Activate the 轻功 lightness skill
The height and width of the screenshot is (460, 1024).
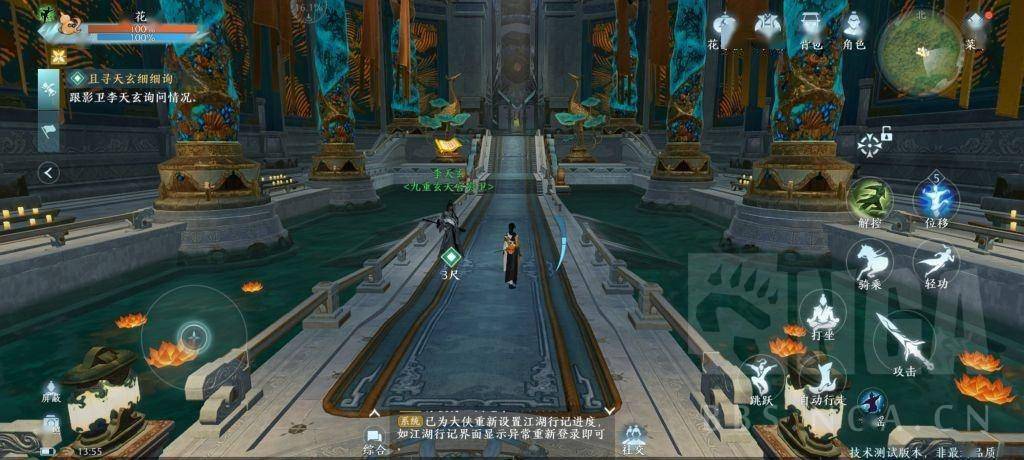click(936, 264)
